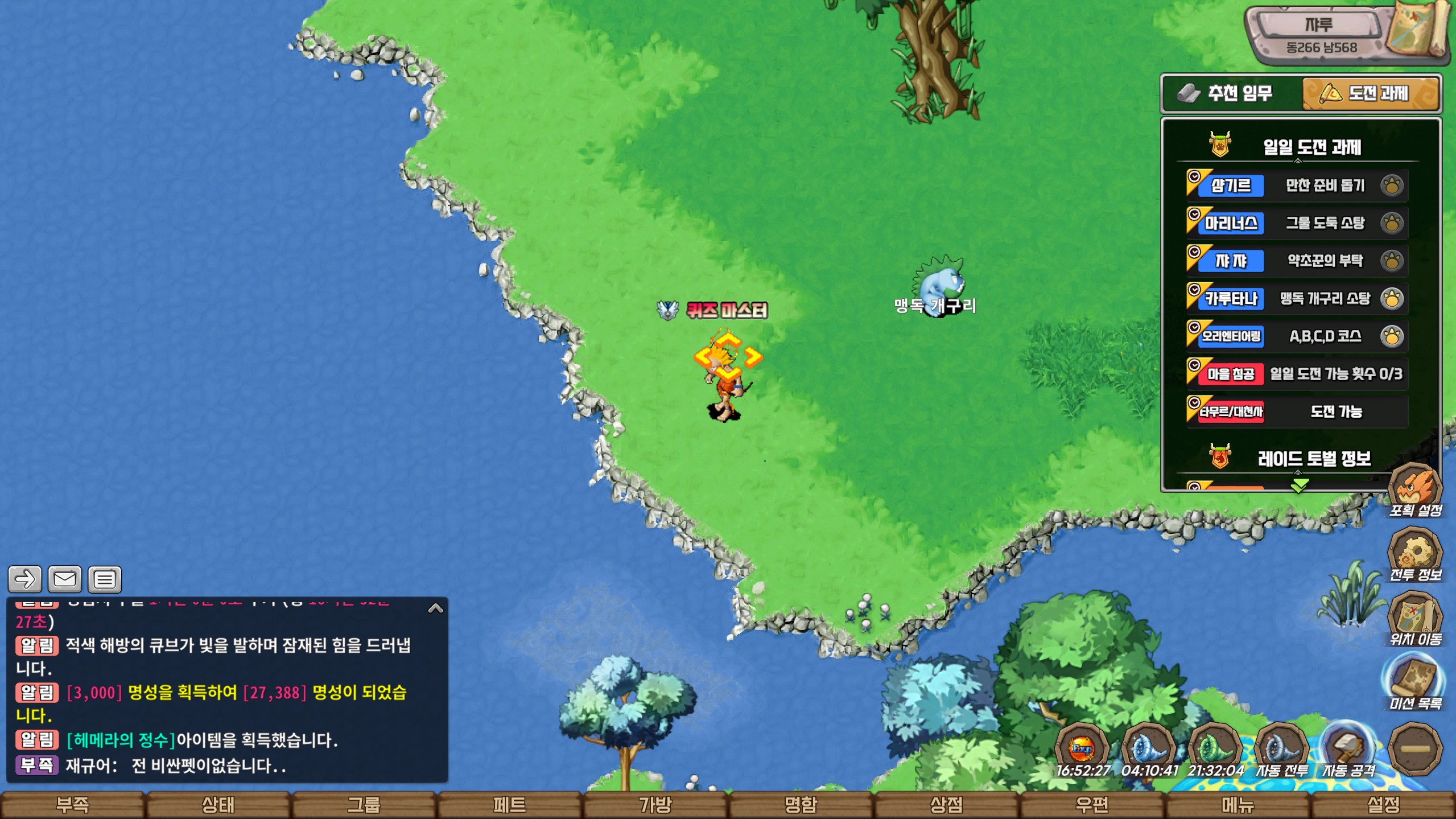Open the 상점 shop

point(946,805)
